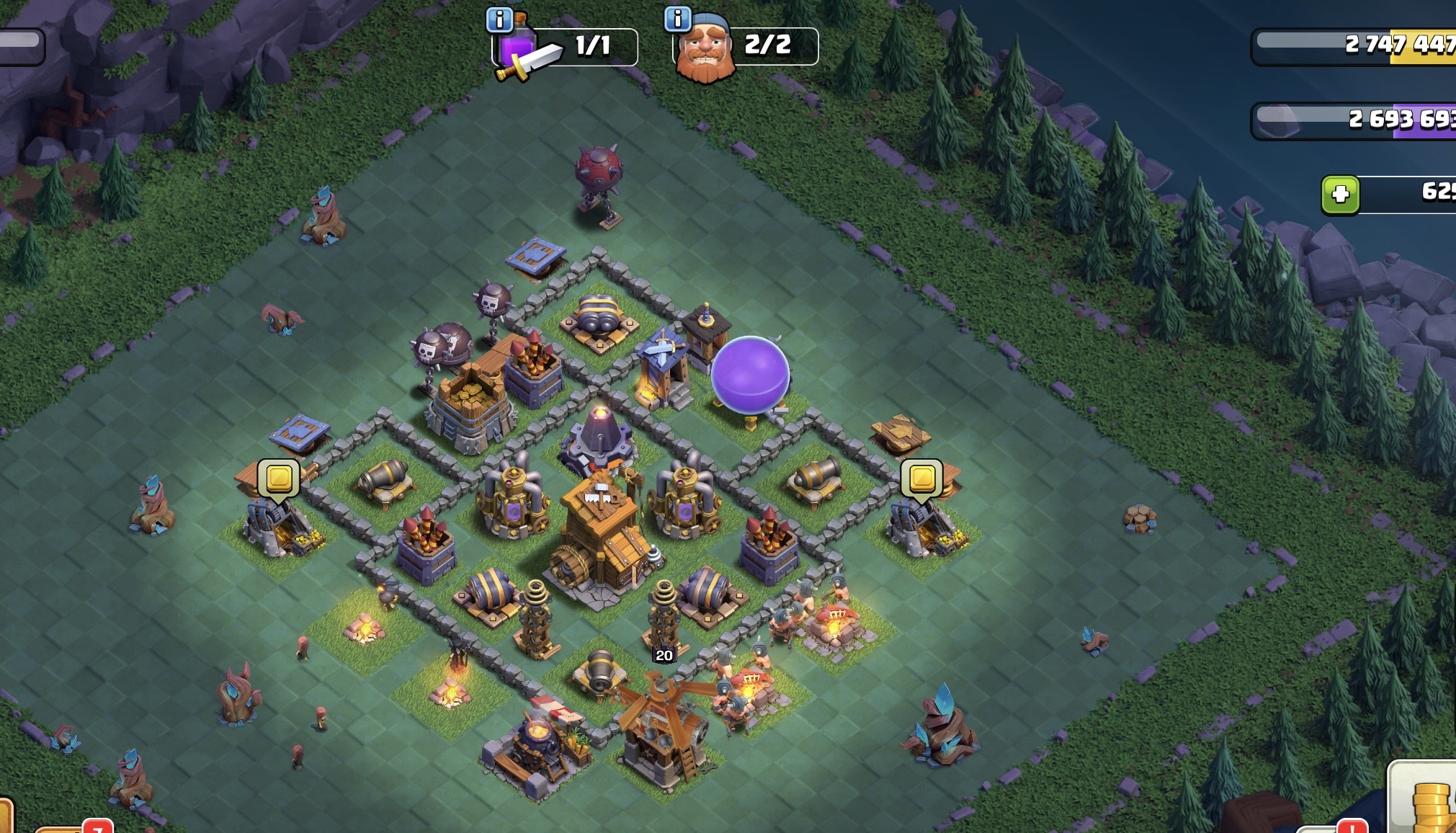Collect gold from the right gold mine bubble
The height and width of the screenshot is (833, 1456).
pyautogui.click(x=921, y=478)
